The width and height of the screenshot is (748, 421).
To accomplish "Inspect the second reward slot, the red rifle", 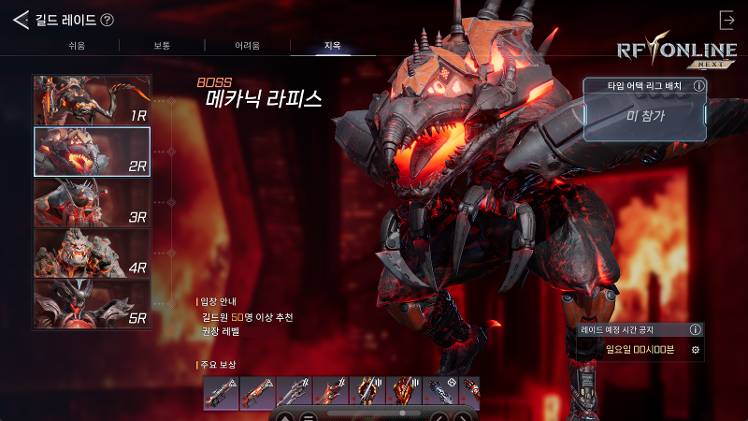I will [x=257, y=391].
